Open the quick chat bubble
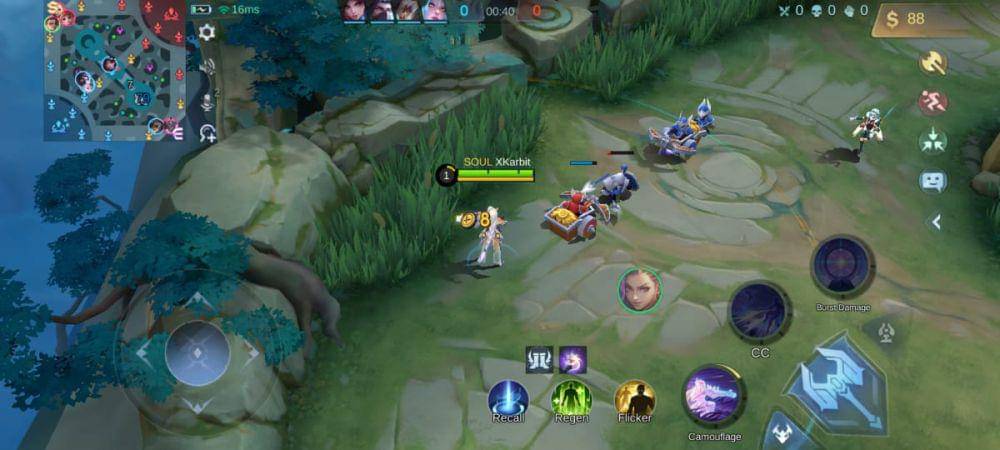The image size is (1000, 450). [x=933, y=181]
